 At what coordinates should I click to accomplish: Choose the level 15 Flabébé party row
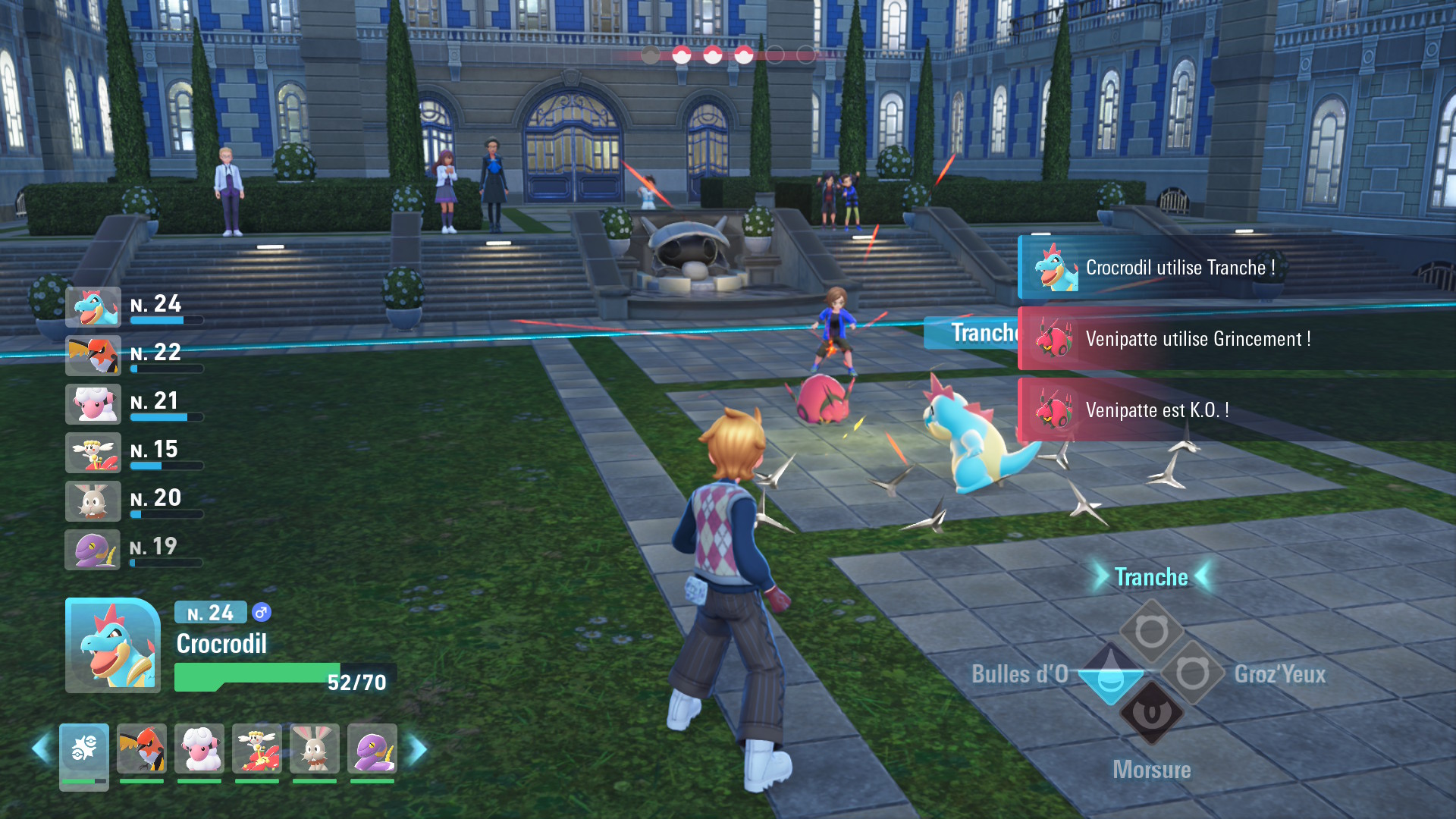[x=94, y=453]
